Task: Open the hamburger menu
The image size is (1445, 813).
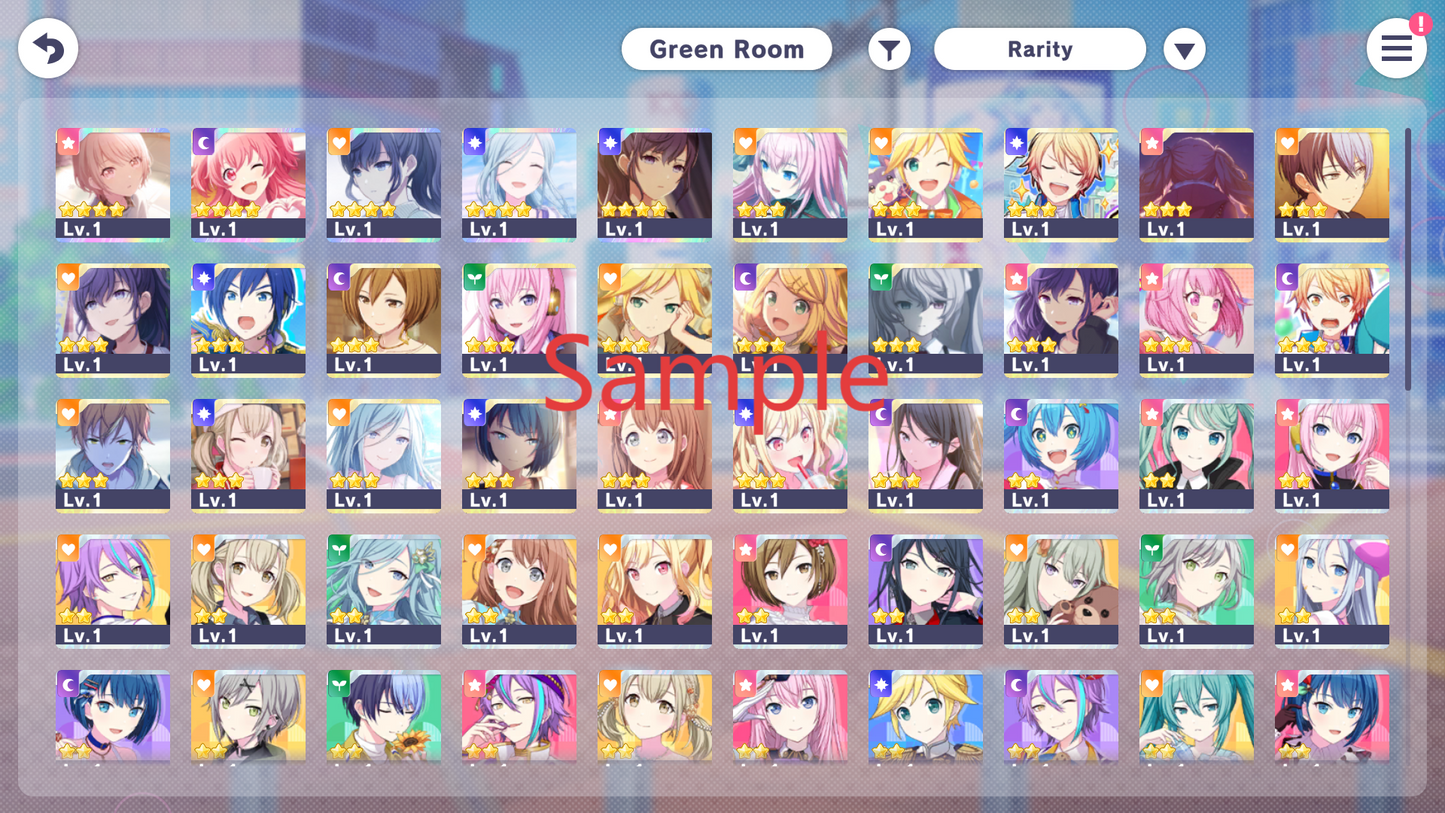Action: 1396,48
